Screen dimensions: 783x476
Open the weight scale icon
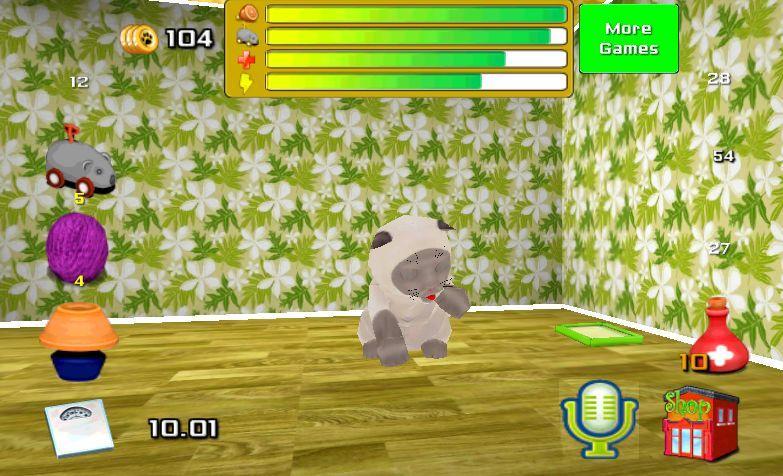point(76,428)
